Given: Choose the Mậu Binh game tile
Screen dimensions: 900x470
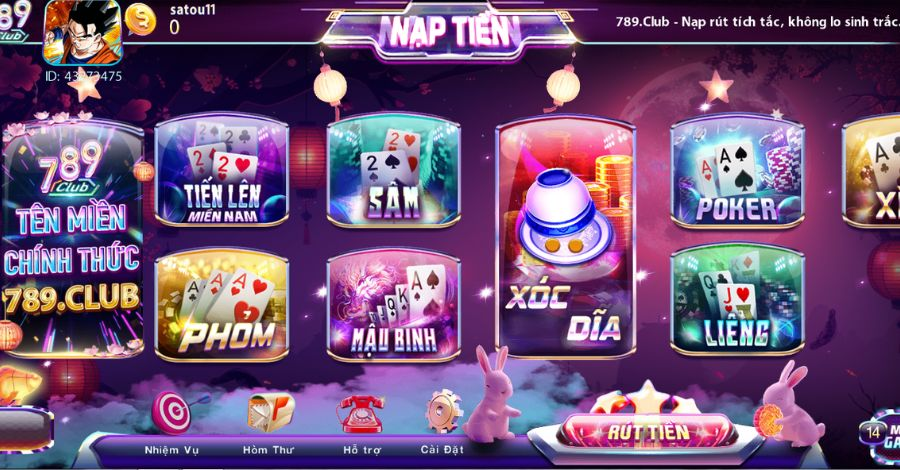Looking at the screenshot, I should [393, 304].
